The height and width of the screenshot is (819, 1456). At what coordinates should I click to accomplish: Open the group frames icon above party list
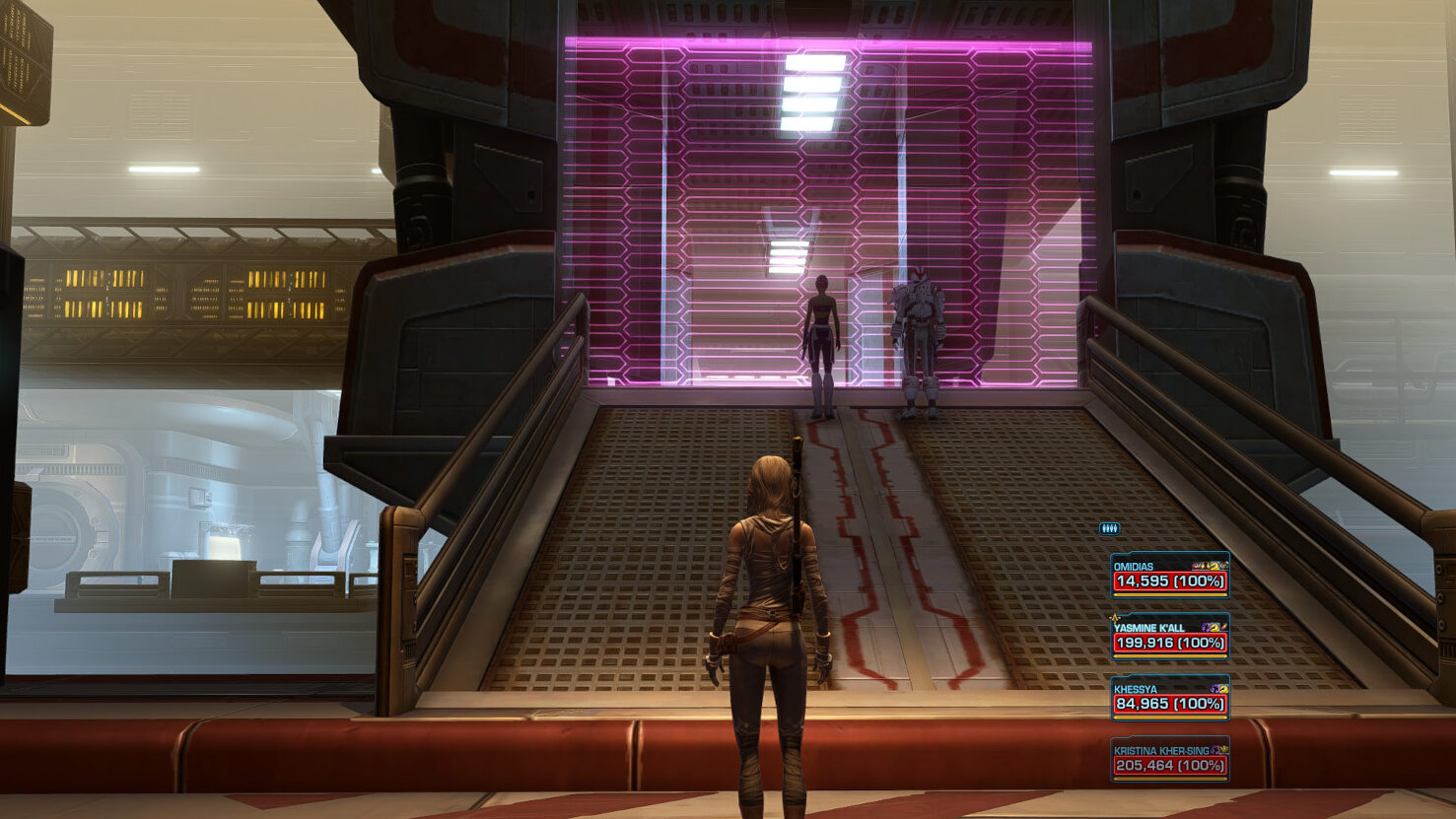[x=1109, y=529]
